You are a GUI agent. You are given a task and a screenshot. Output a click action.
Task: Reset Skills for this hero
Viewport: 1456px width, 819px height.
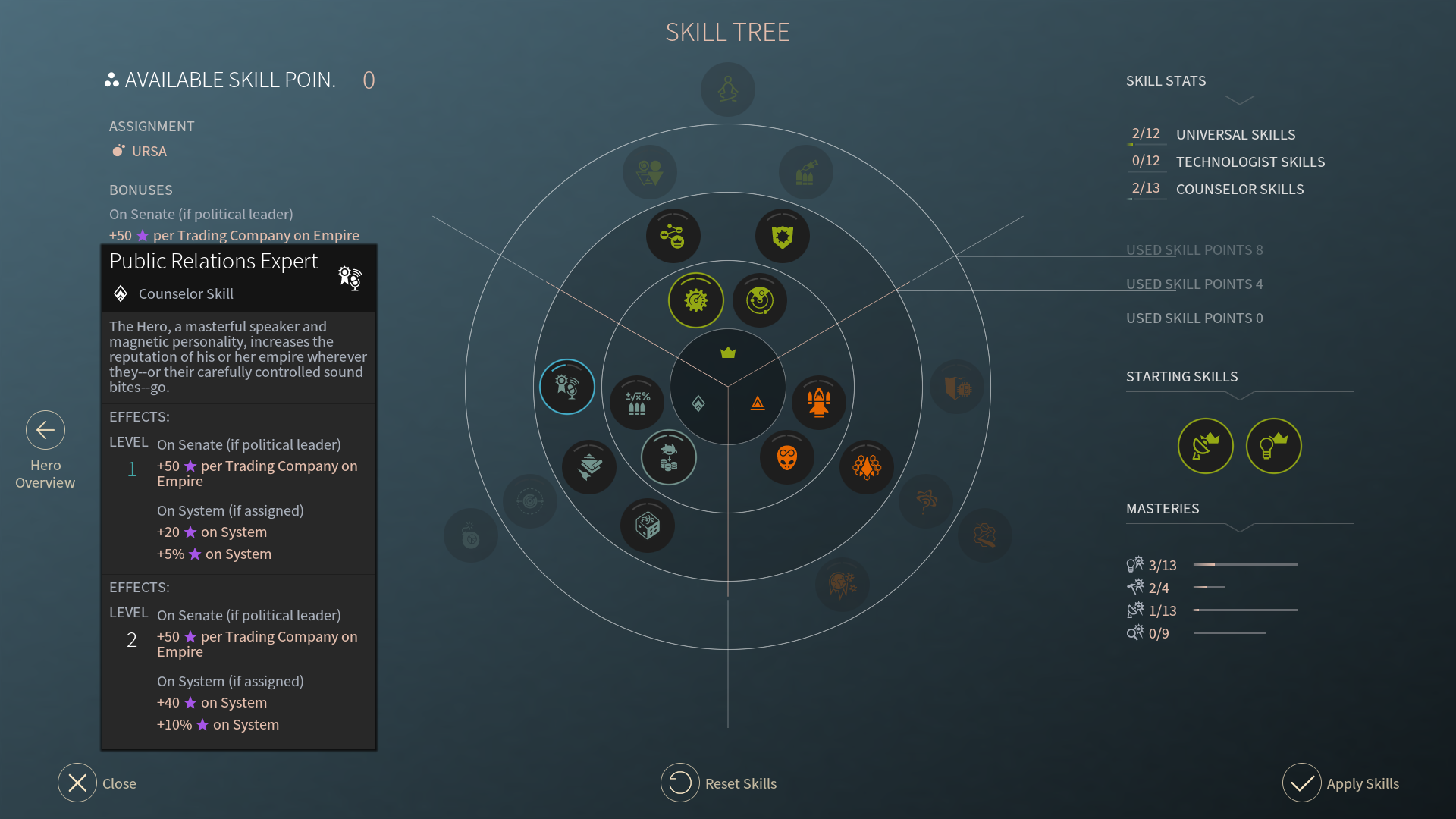(680, 783)
